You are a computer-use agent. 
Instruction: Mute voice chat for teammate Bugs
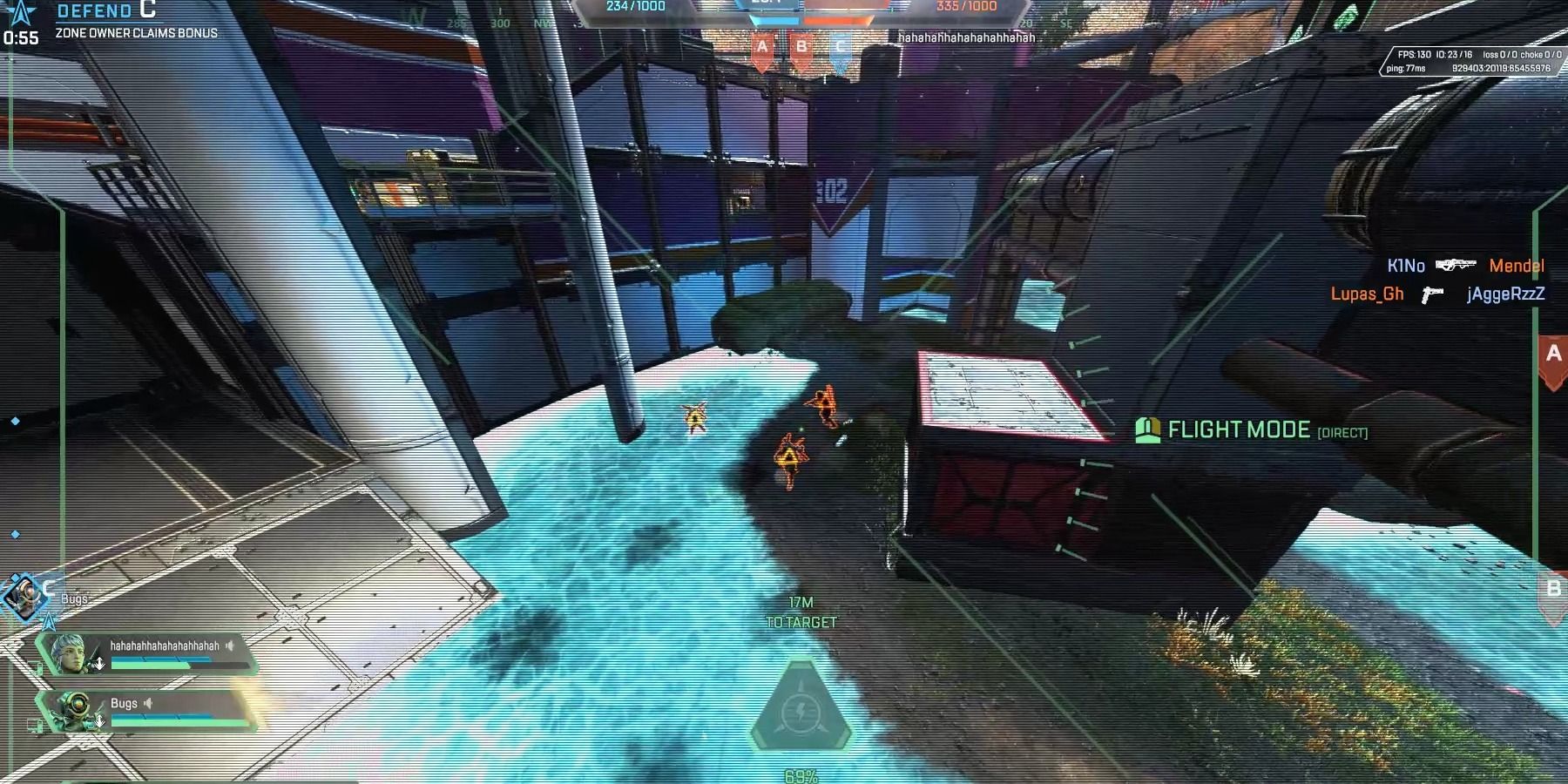(x=148, y=704)
